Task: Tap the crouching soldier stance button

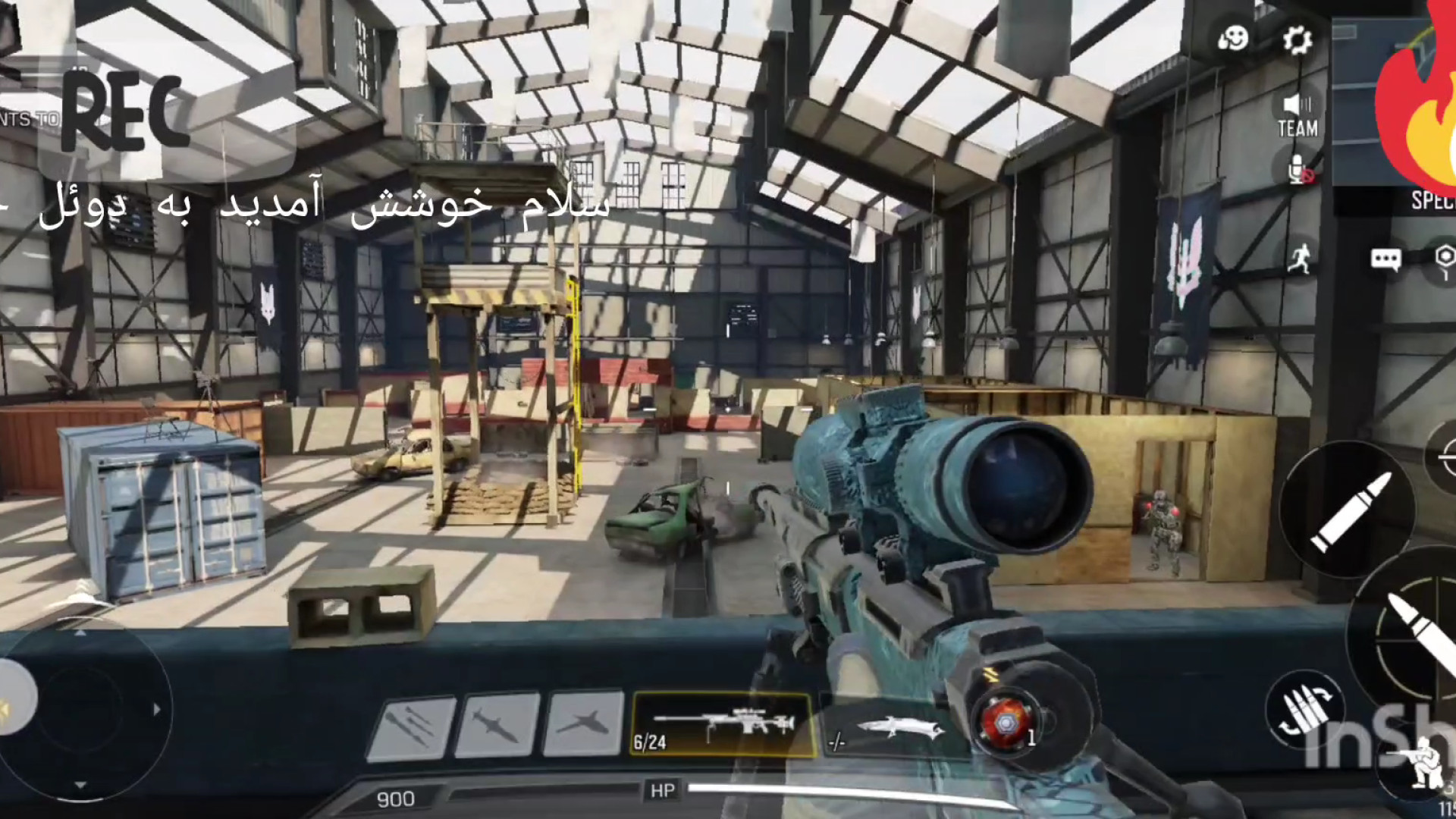Action: click(1419, 761)
